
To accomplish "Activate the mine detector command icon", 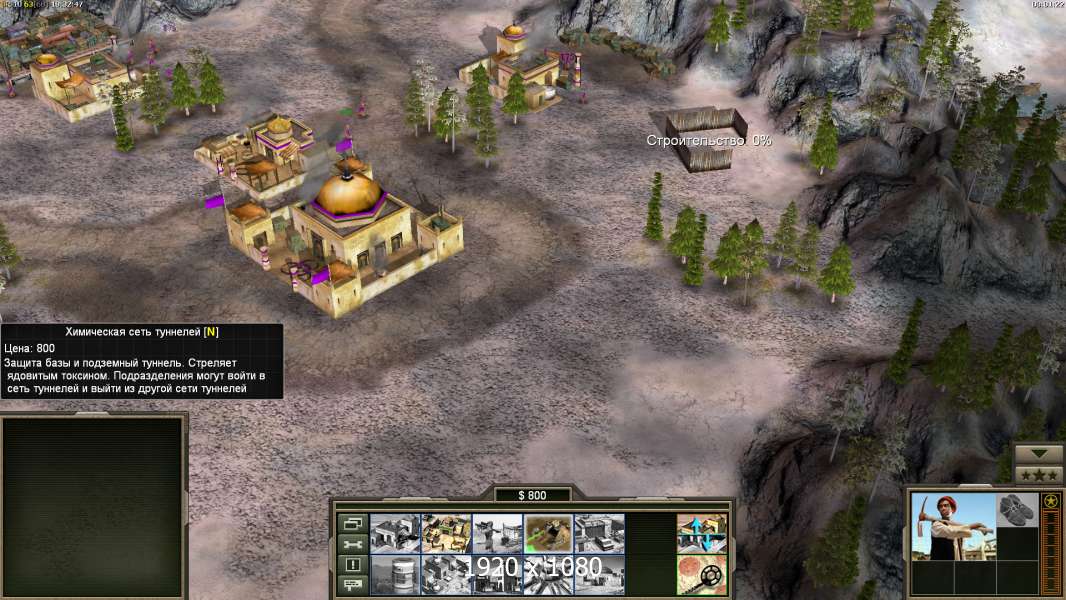I will 701,574.
